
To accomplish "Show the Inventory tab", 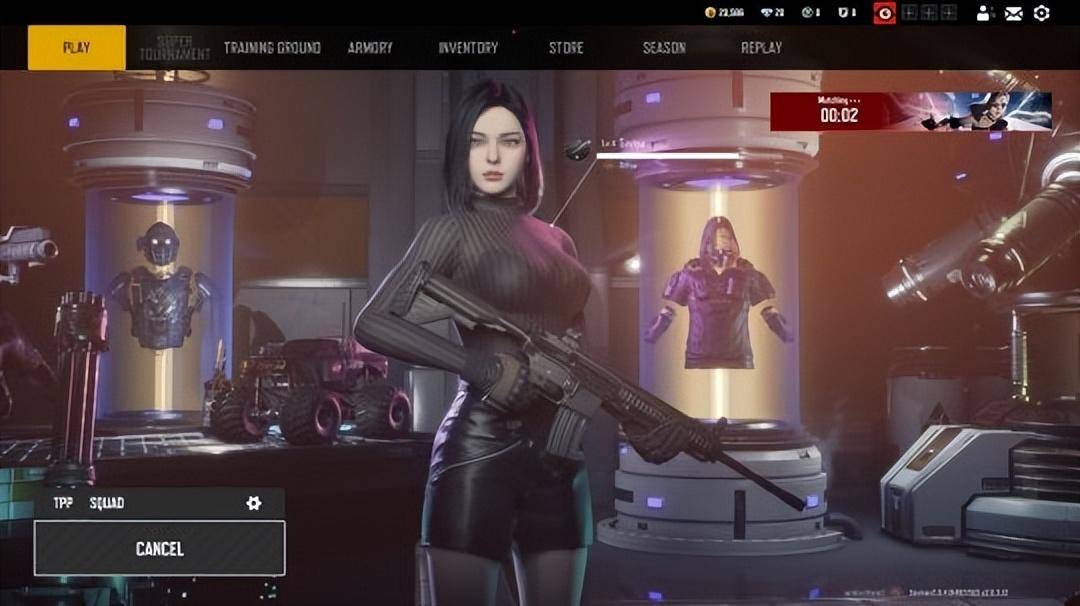I will [468, 47].
